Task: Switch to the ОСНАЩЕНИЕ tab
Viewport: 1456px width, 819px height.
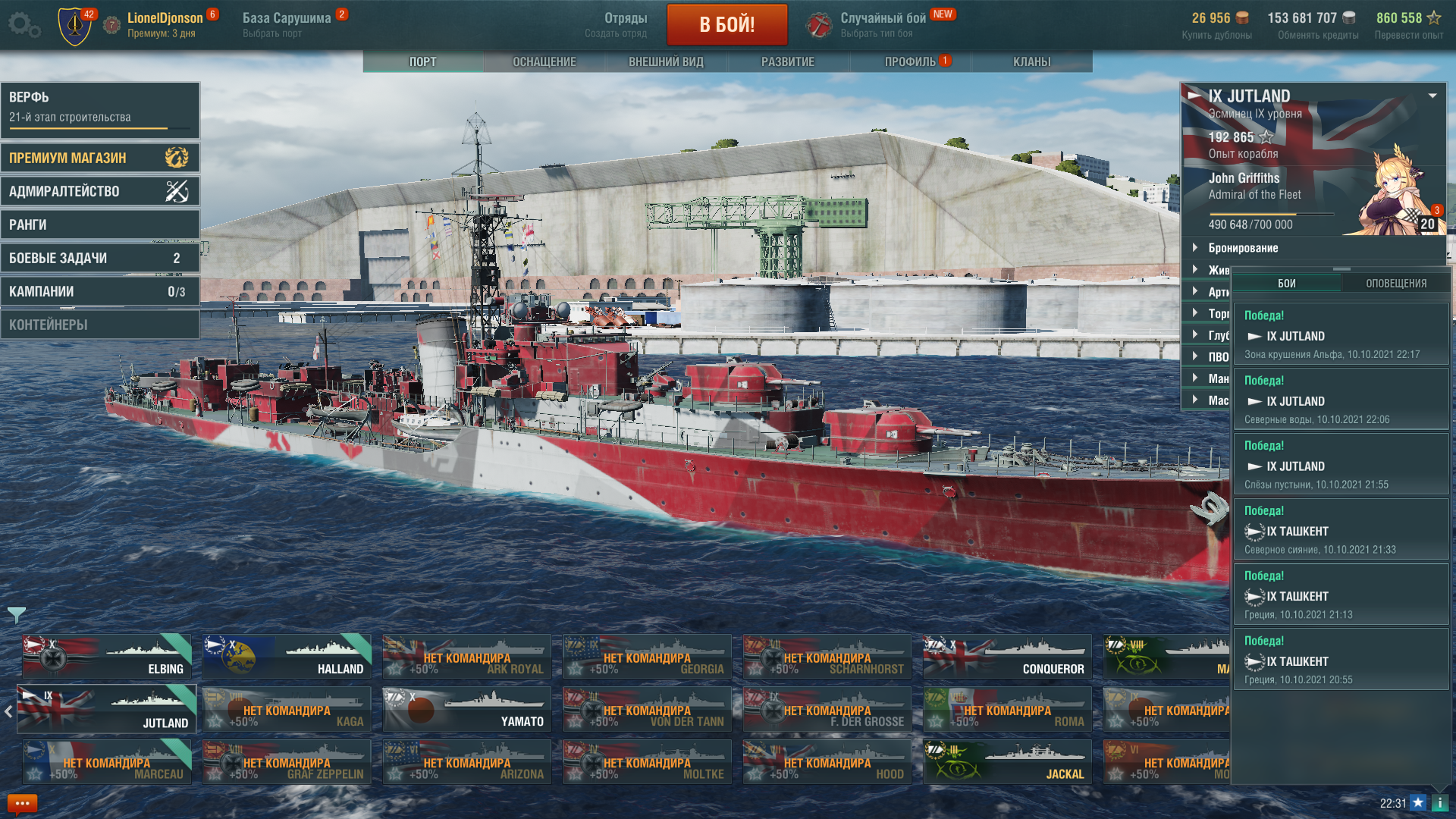Action: (x=544, y=61)
